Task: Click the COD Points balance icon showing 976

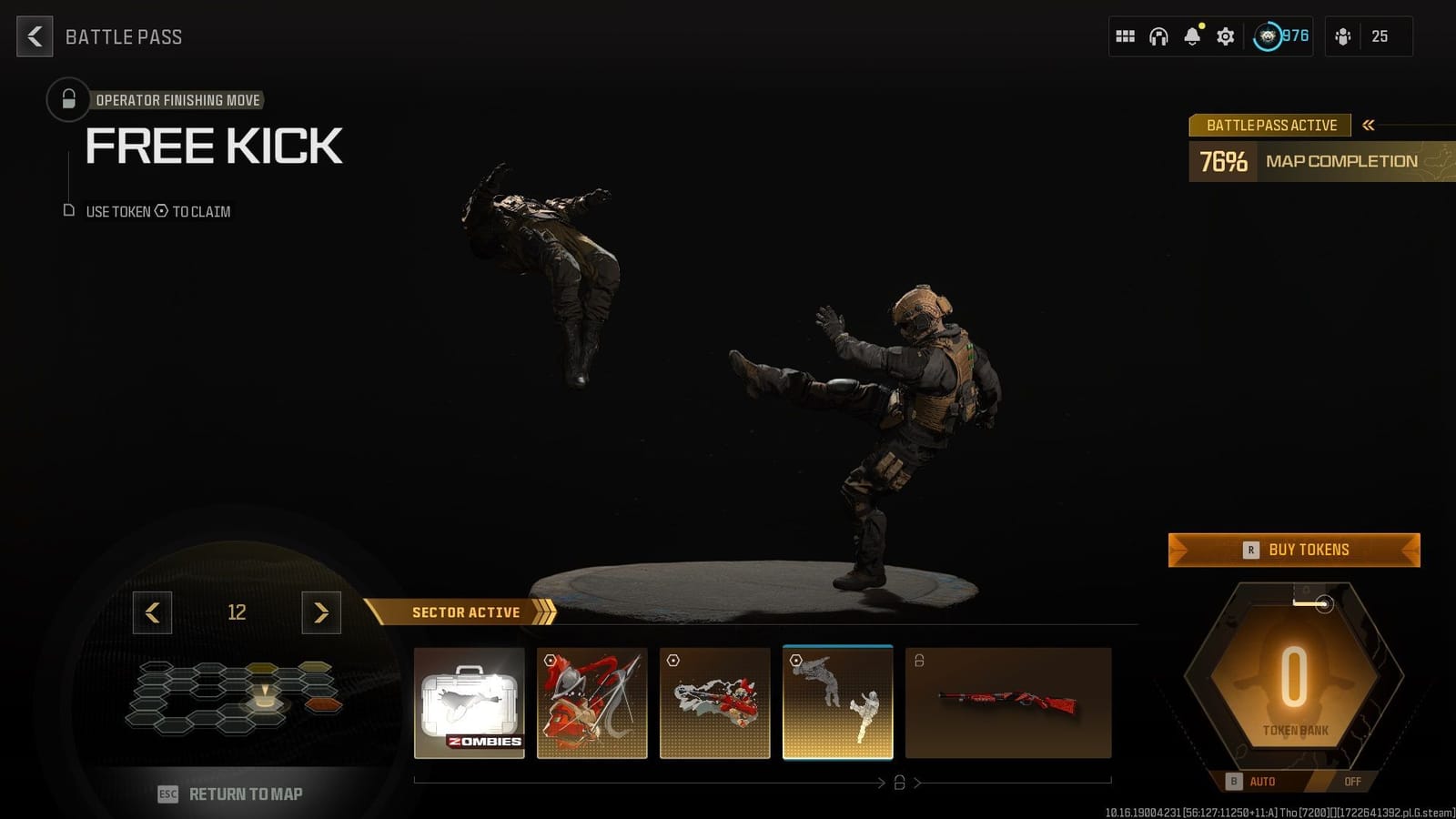Action: tap(1268, 36)
